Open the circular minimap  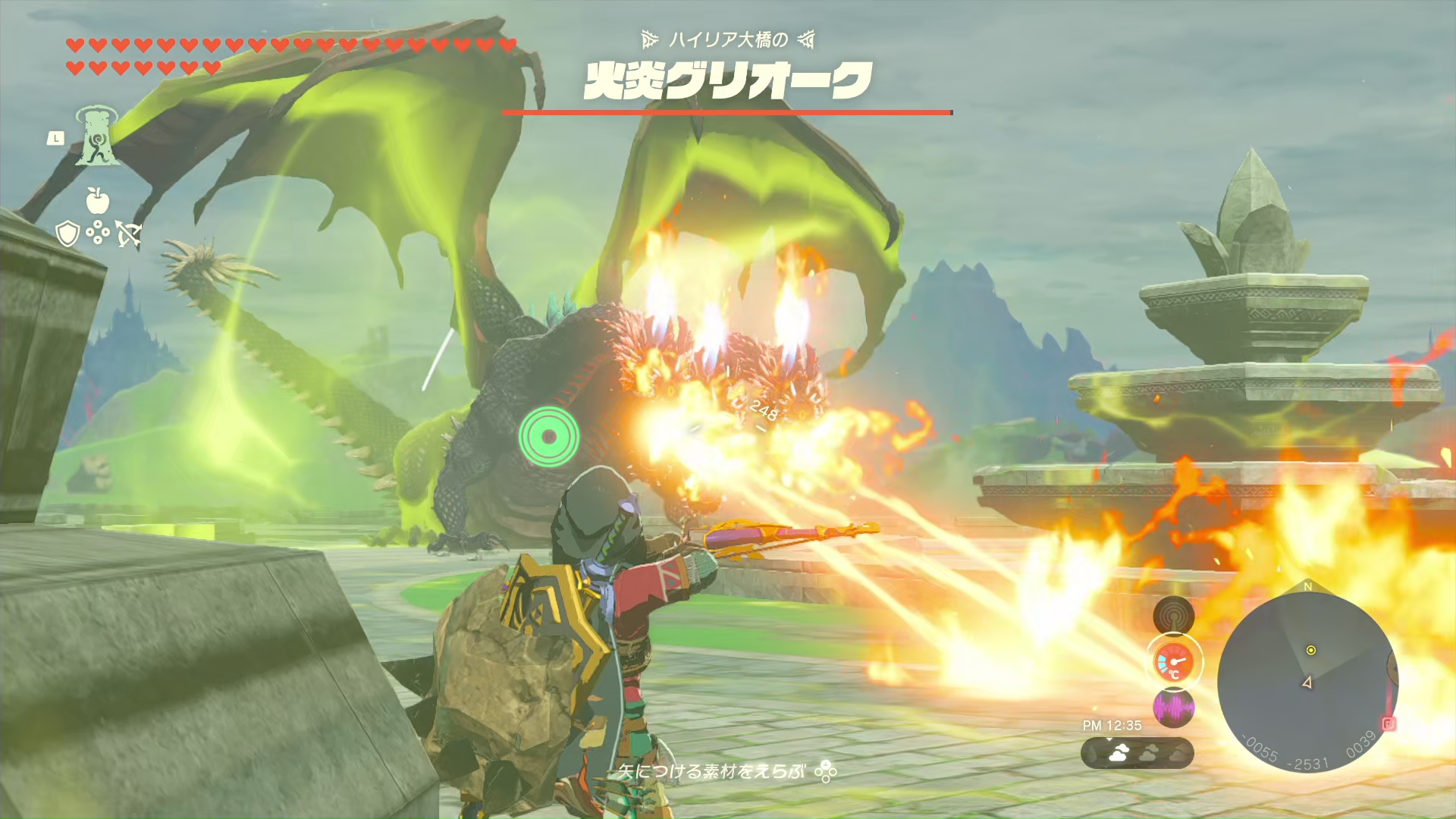[x=1307, y=681]
